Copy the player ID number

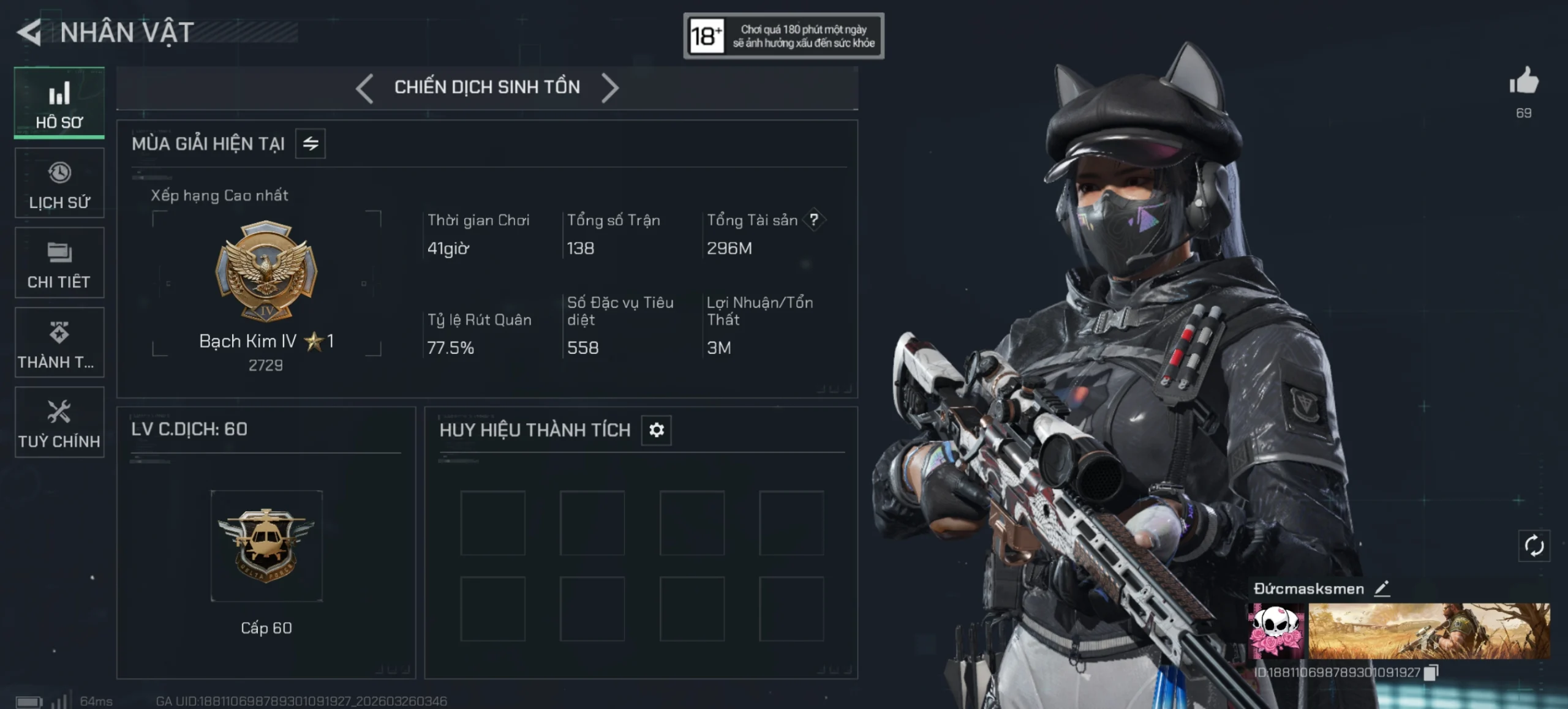point(1431,672)
